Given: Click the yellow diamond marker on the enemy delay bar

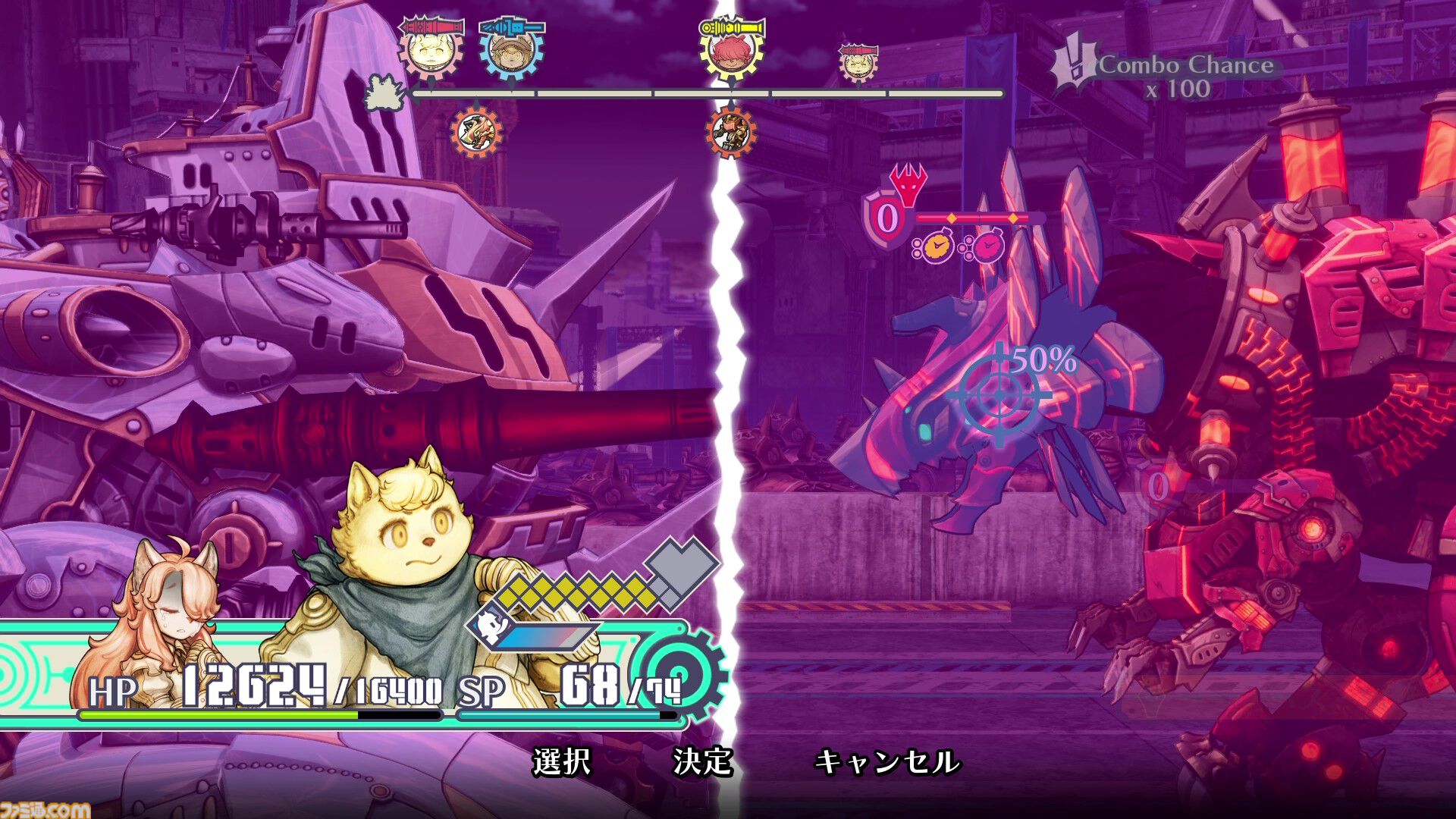Looking at the screenshot, I should click(951, 219).
